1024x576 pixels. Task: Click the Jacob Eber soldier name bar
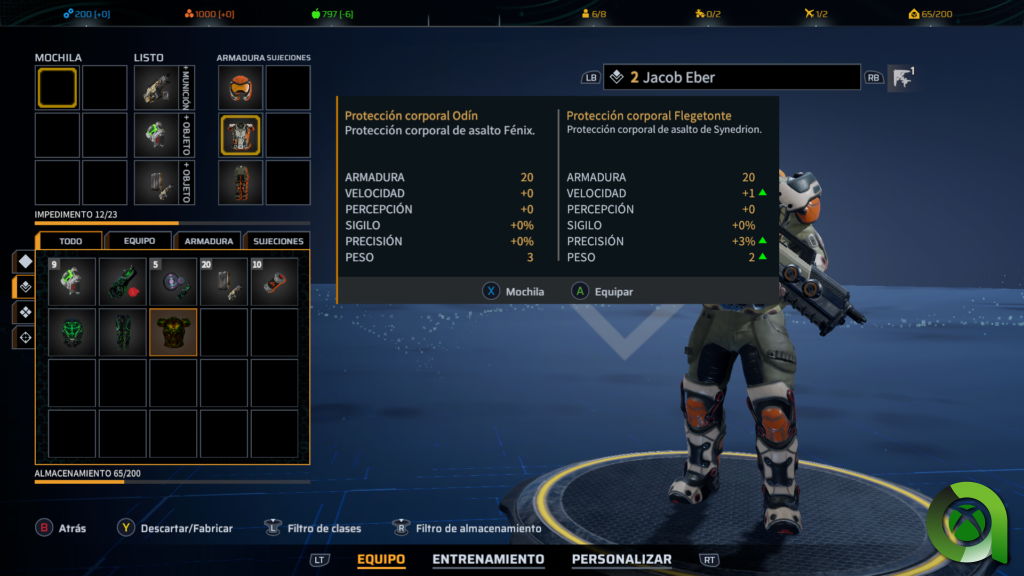point(731,77)
